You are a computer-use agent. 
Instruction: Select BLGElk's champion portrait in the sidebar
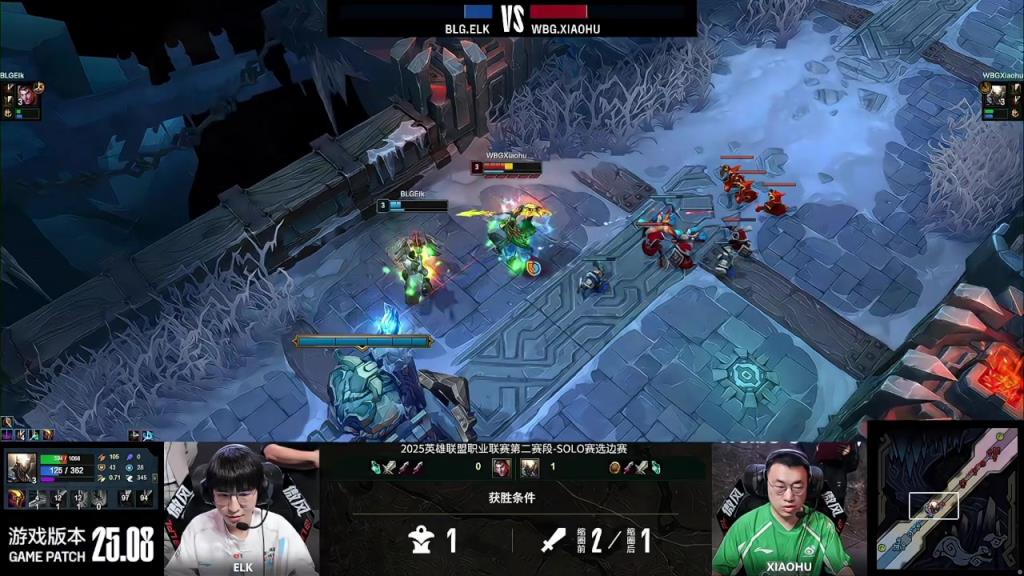(x=25, y=95)
